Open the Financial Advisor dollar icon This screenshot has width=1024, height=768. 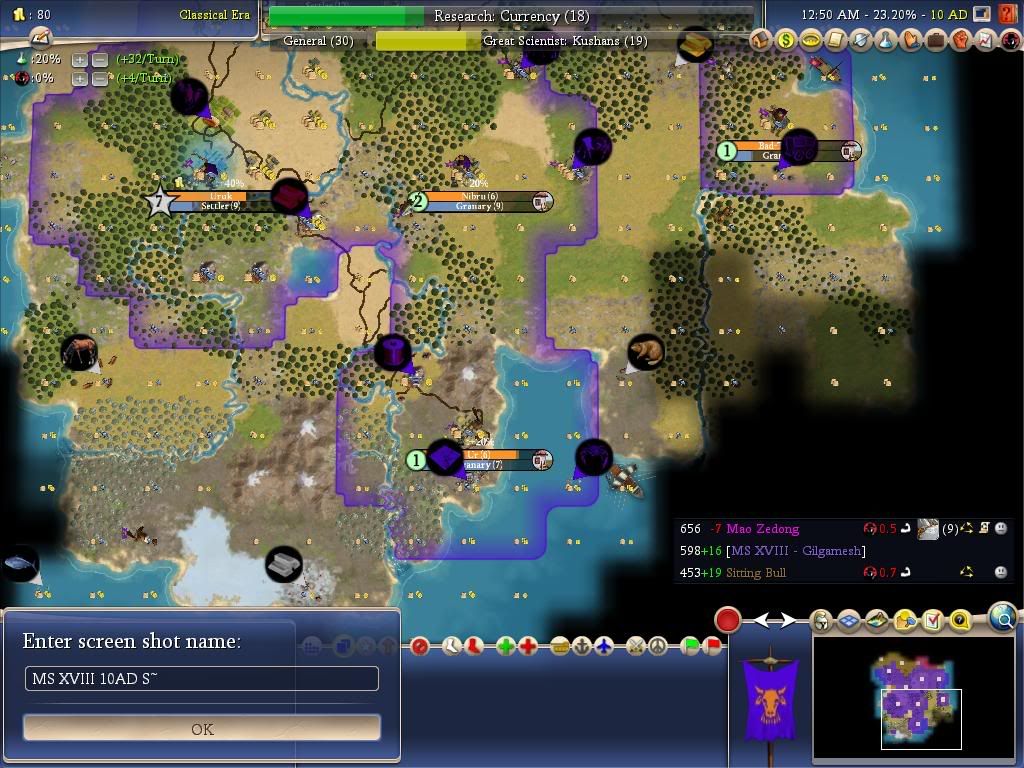[786, 41]
